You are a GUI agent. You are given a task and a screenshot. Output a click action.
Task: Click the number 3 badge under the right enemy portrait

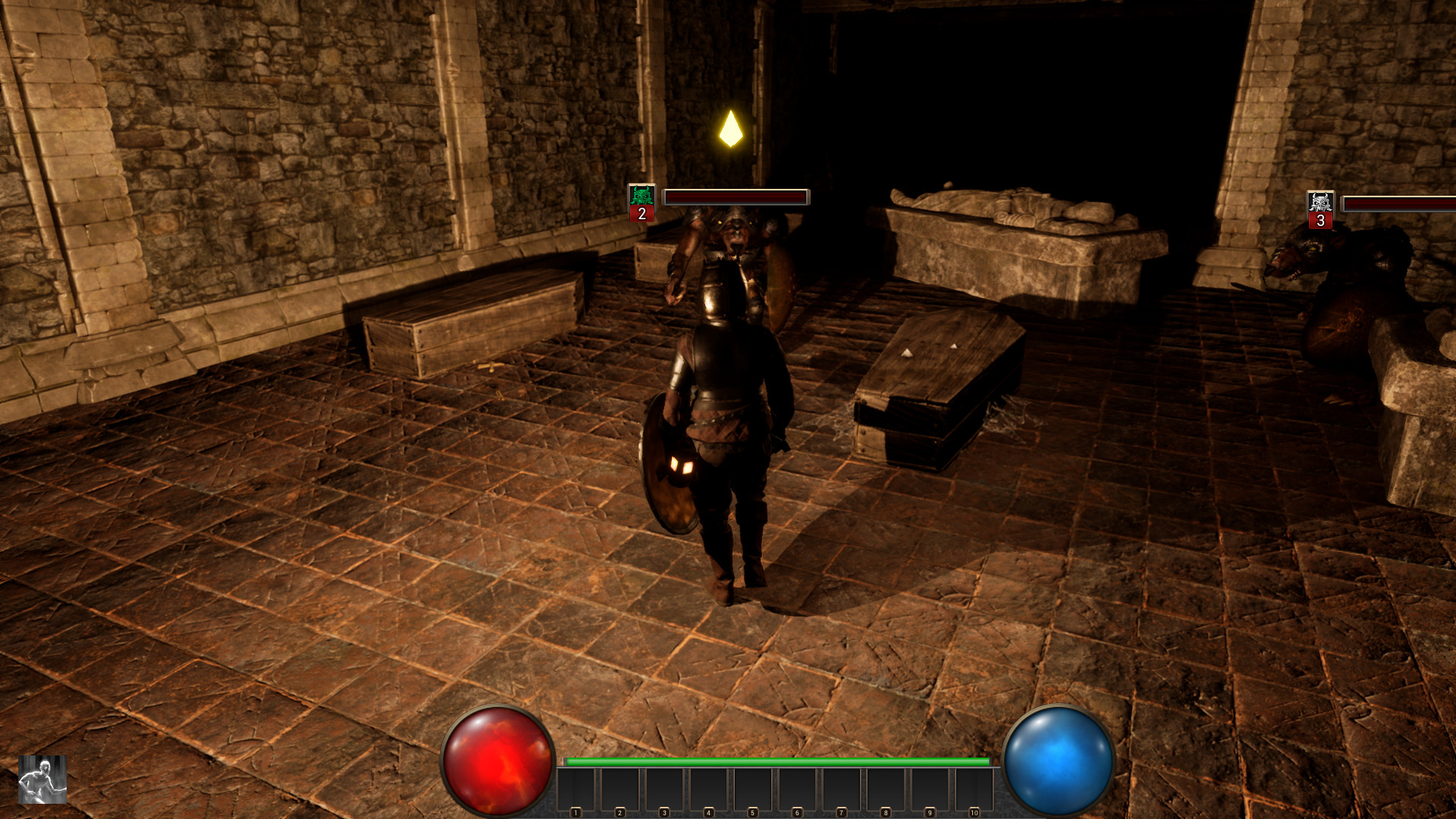click(1321, 221)
